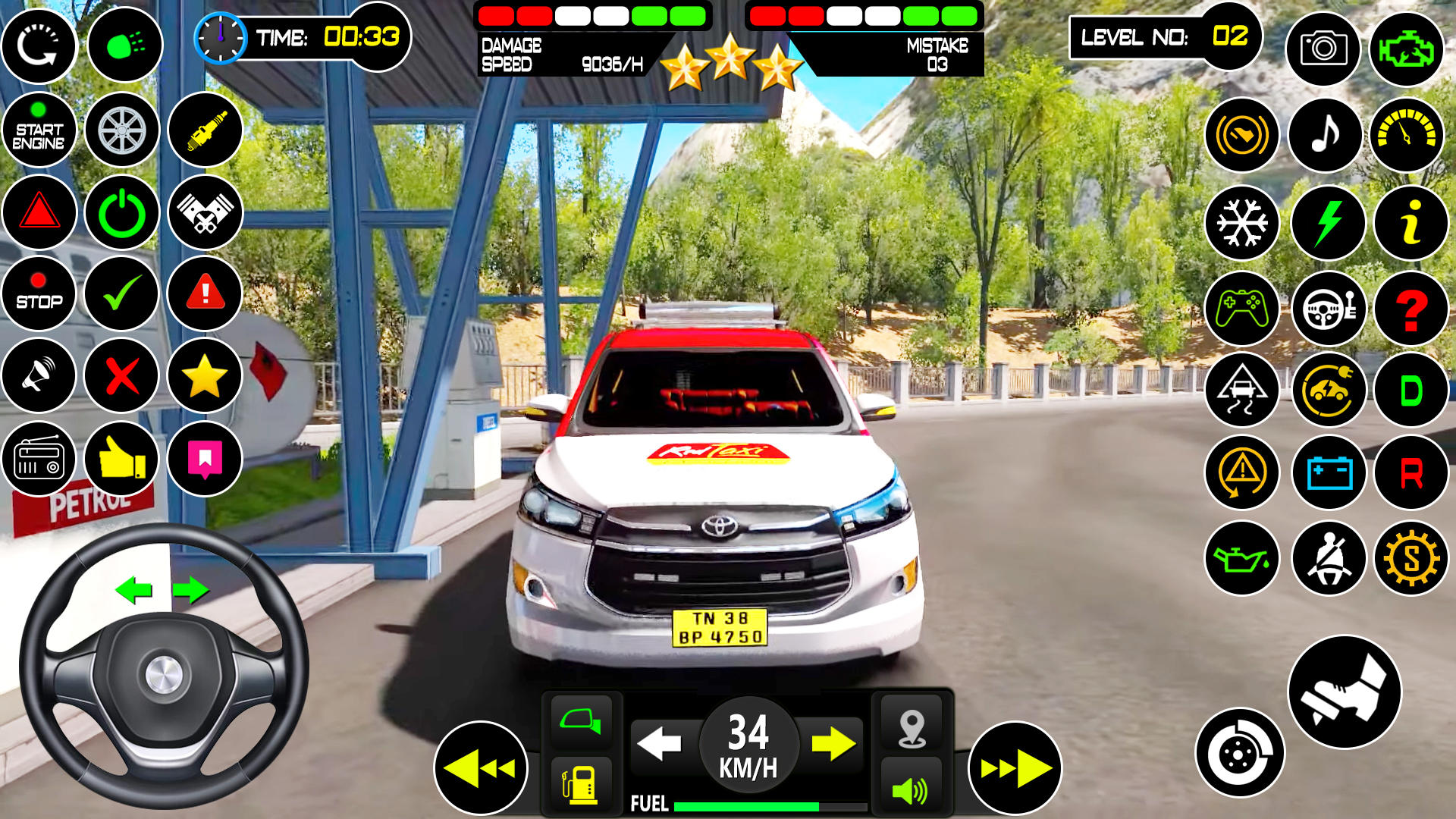Viewport: 1456px width, 819px height.
Task: Sound the horn megaphone button
Action: pos(39,375)
